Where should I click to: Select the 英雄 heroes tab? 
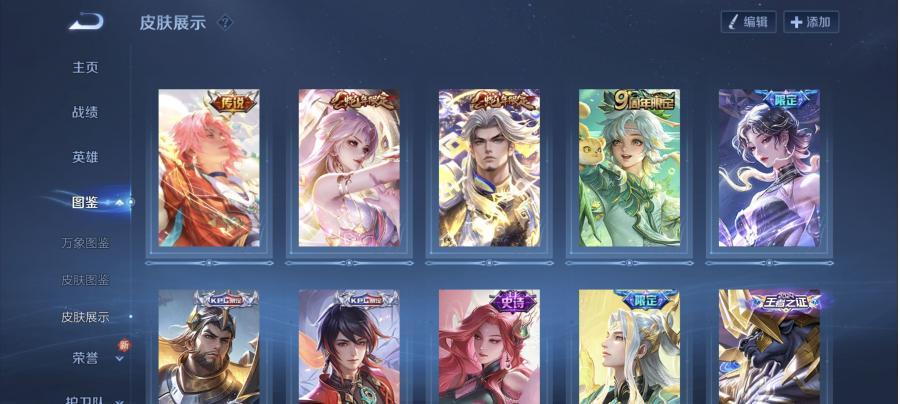click(85, 157)
